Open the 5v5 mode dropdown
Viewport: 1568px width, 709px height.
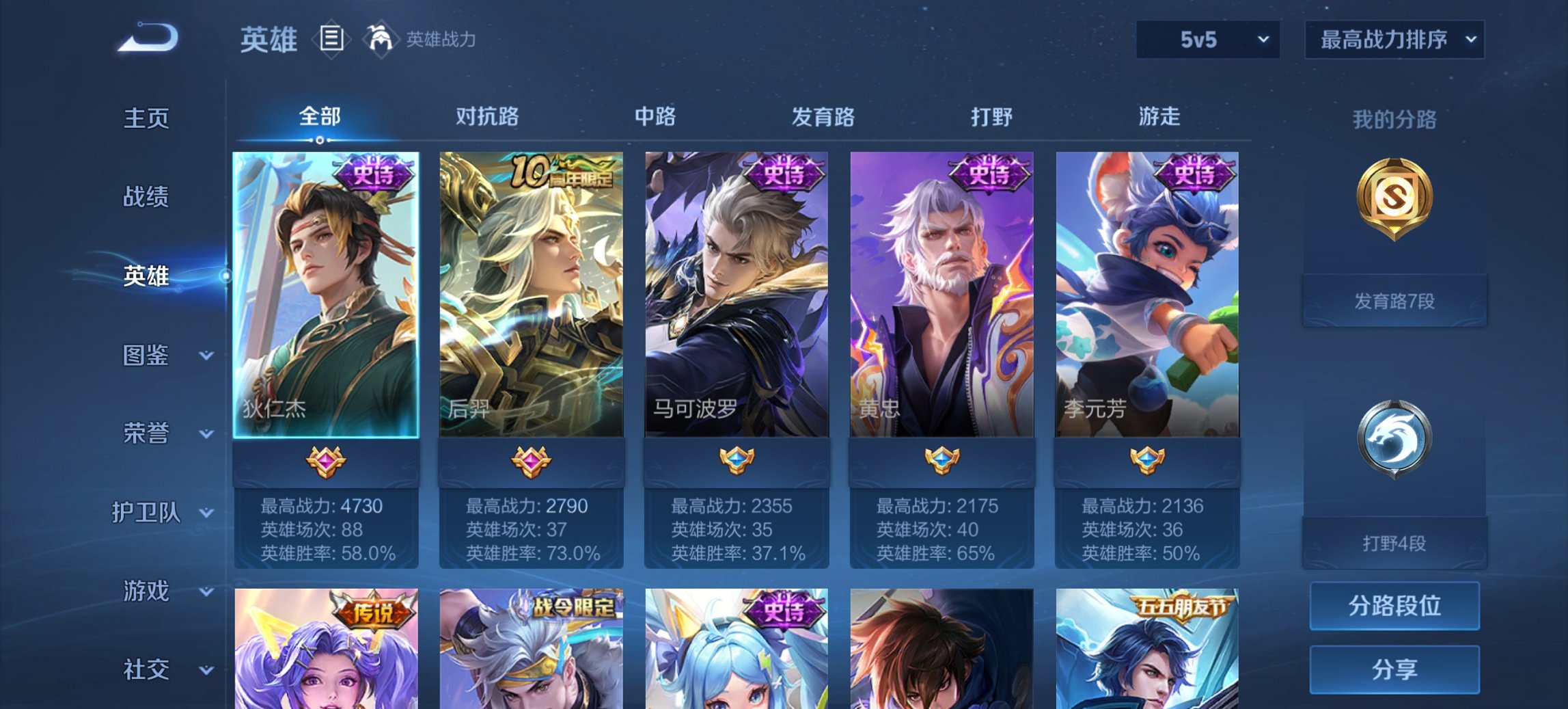1207,40
